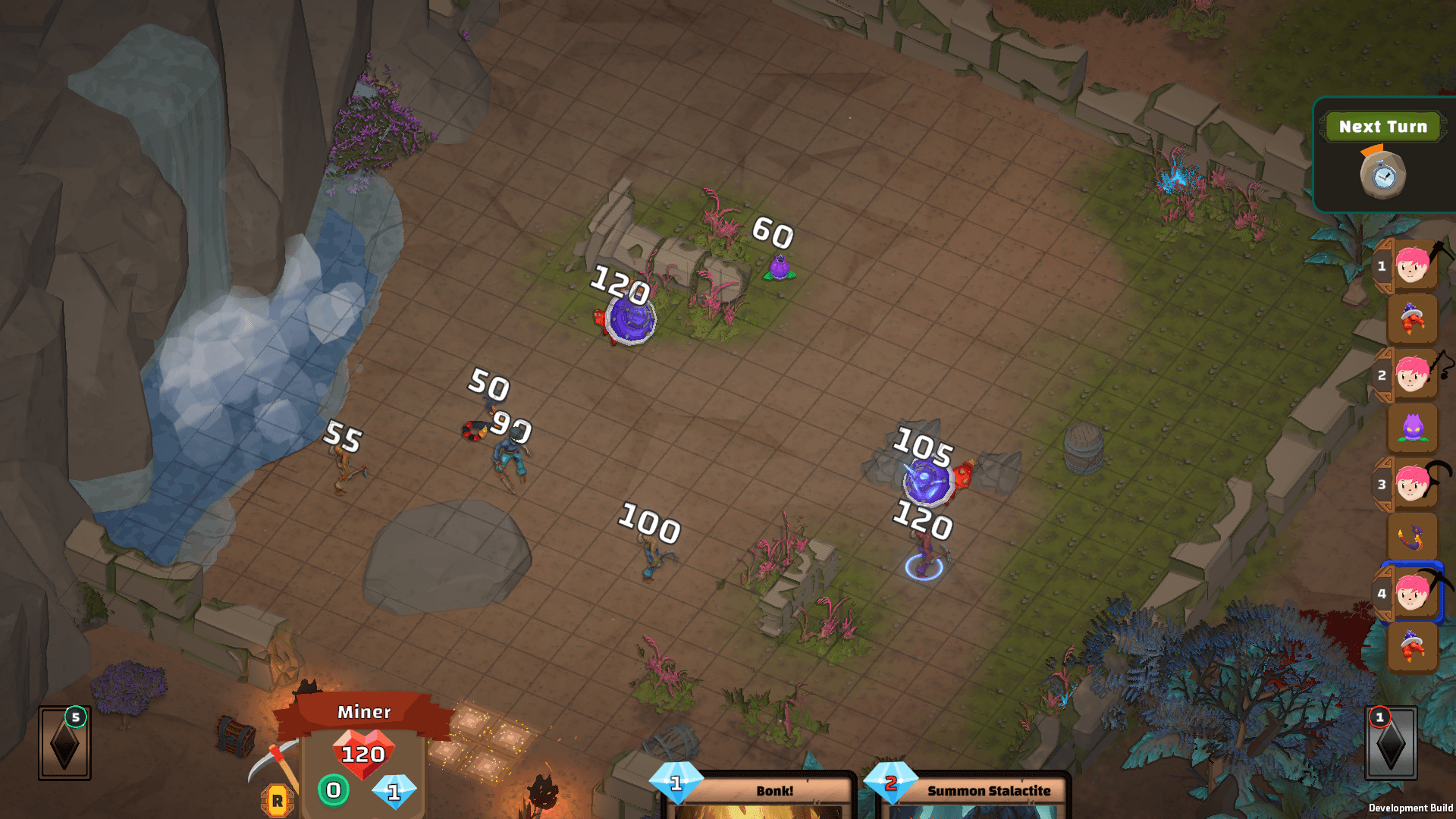The image size is (1456, 819).
Task: Select the Summon Stalactite card
Action: pyautogui.click(x=974, y=794)
